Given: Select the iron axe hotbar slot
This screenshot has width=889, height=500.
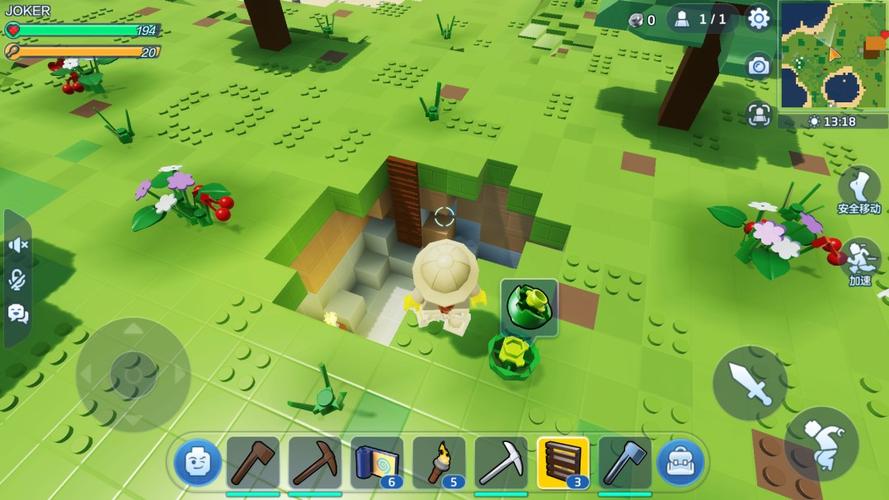Looking at the screenshot, I should [625, 462].
